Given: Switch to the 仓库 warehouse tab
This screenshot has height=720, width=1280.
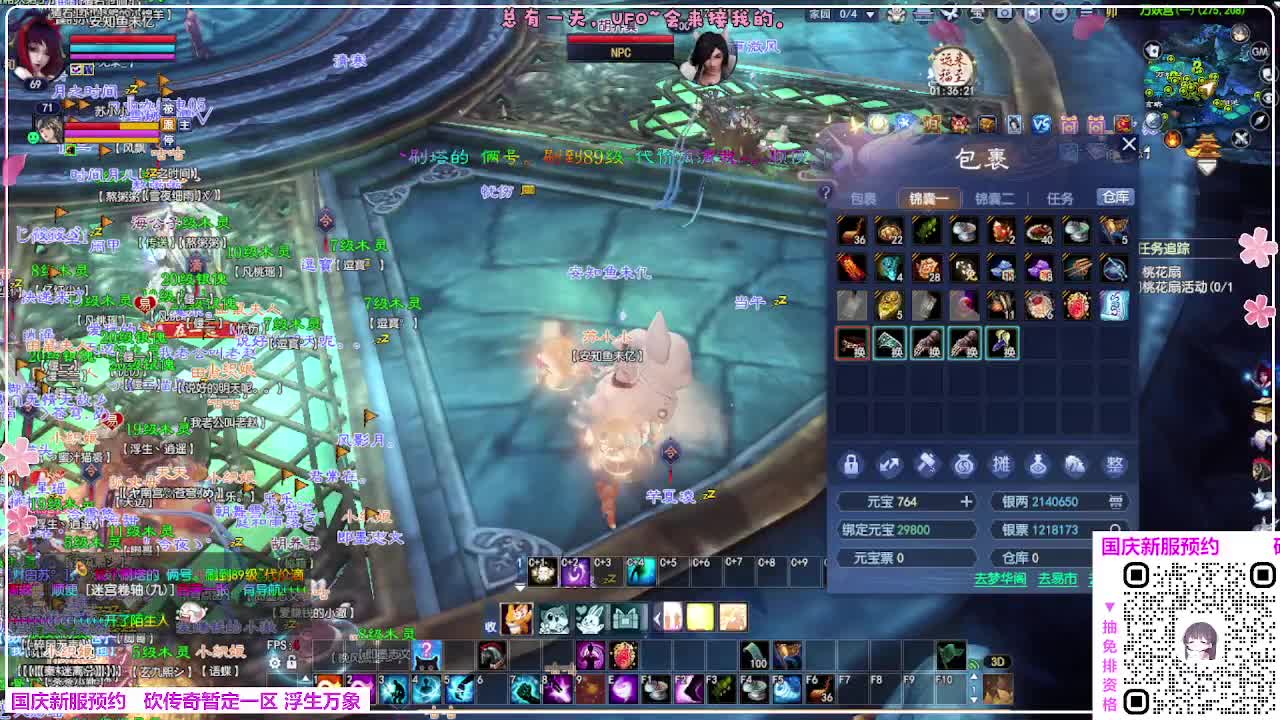Looking at the screenshot, I should click(x=1115, y=199).
